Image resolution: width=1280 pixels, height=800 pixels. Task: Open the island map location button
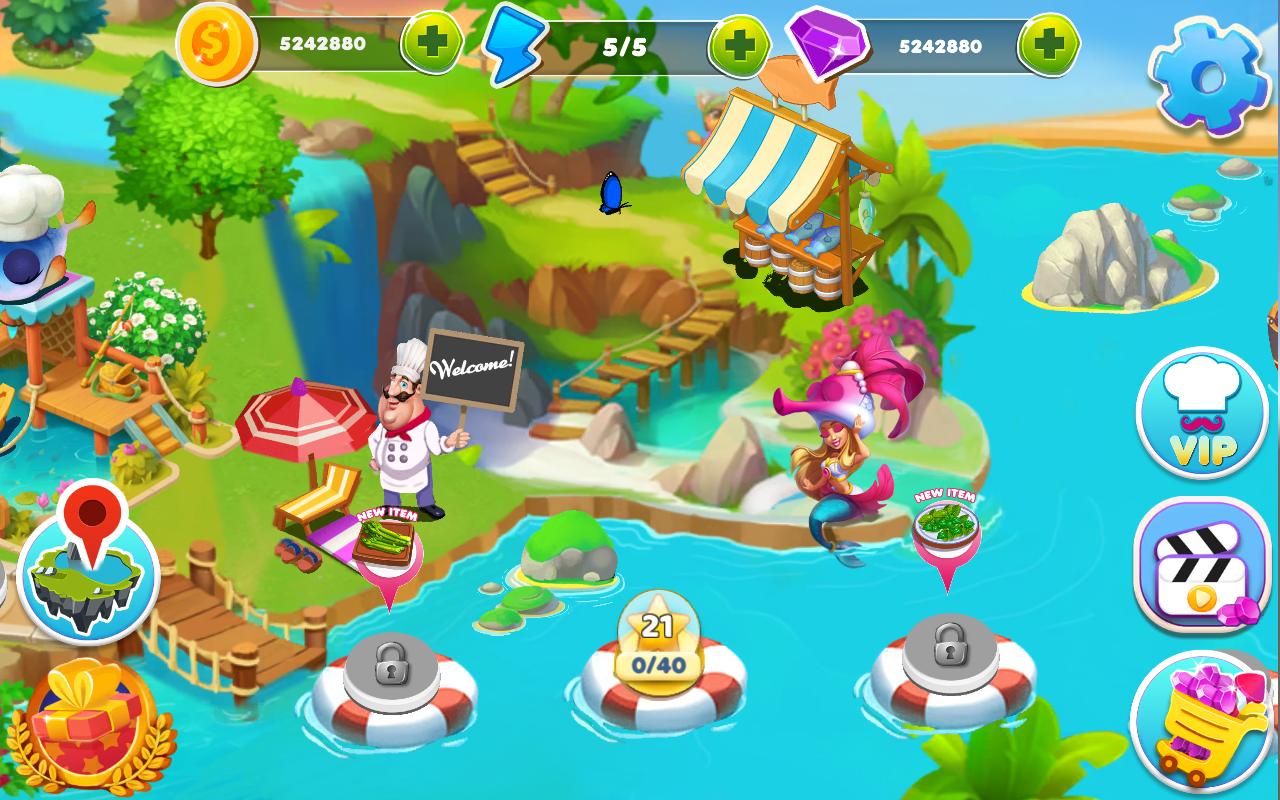[89, 569]
